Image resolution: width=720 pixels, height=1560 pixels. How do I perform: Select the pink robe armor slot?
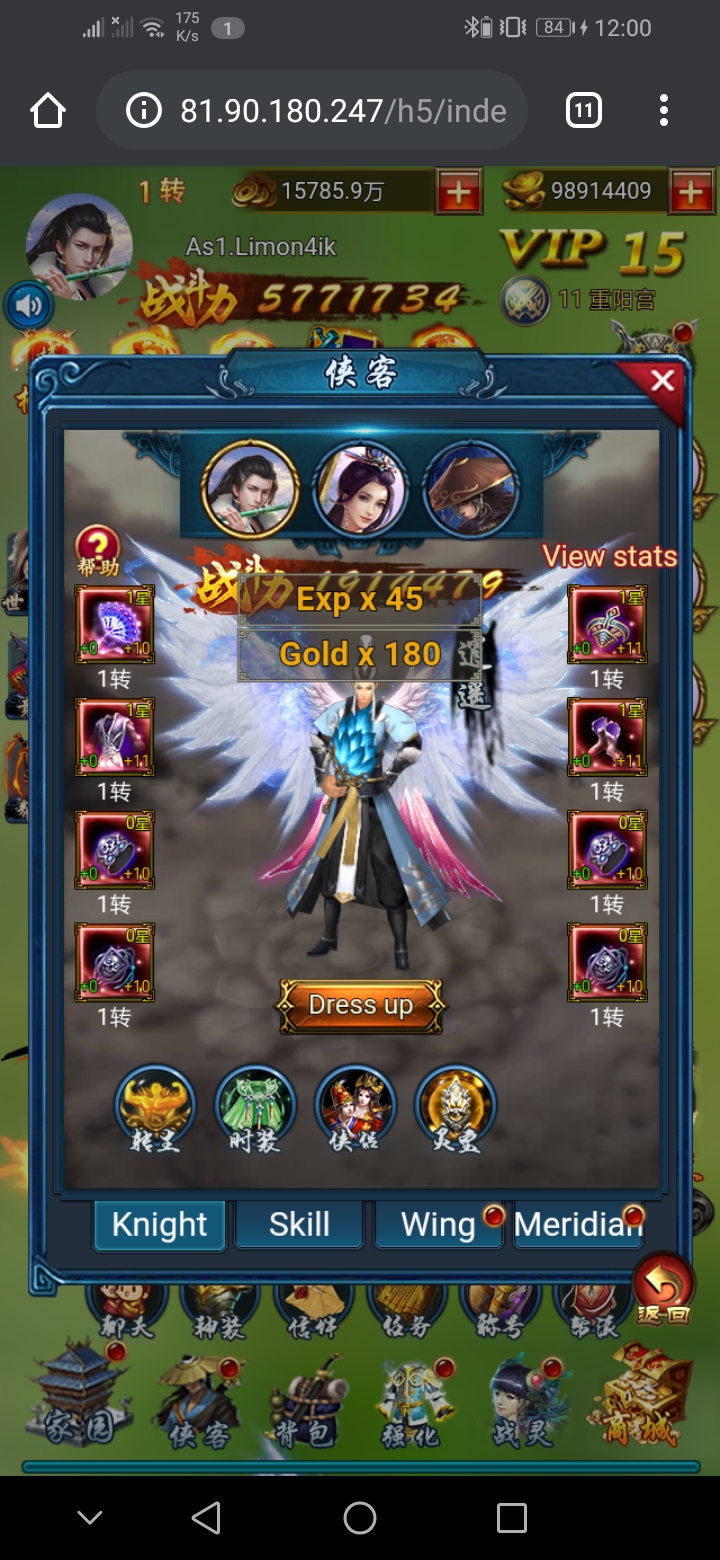coord(114,737)
